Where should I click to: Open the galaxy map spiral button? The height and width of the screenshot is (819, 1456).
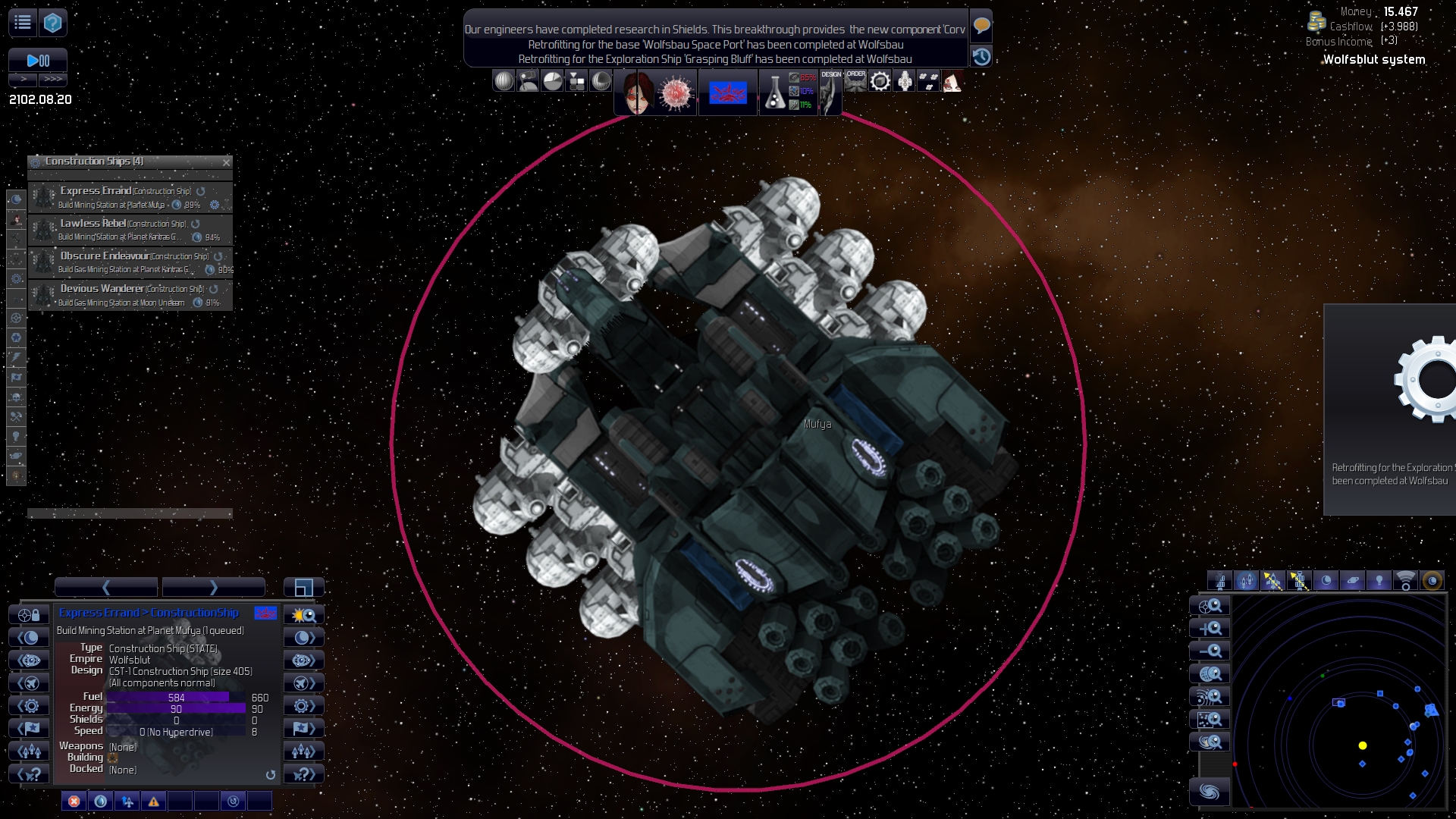tap(1210, 792)
